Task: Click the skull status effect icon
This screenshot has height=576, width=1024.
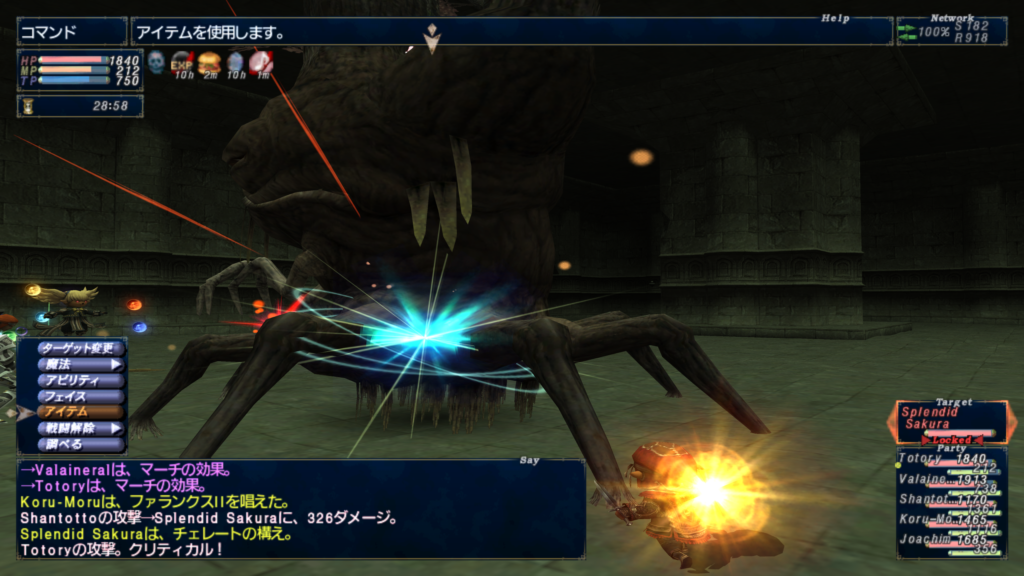Action: (157, 63)
